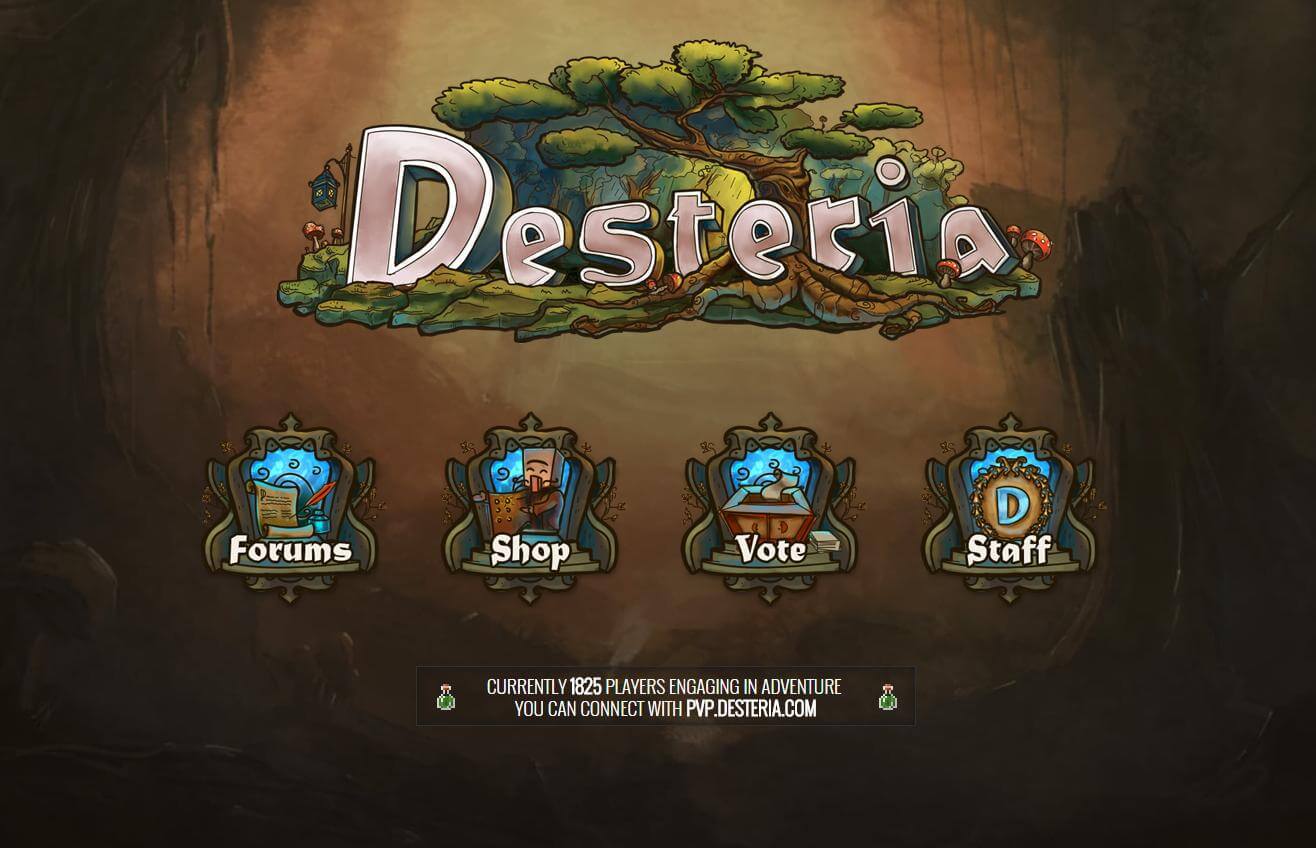Open the Staff label link
1316x848 pixels.
tap(1010, 551)
